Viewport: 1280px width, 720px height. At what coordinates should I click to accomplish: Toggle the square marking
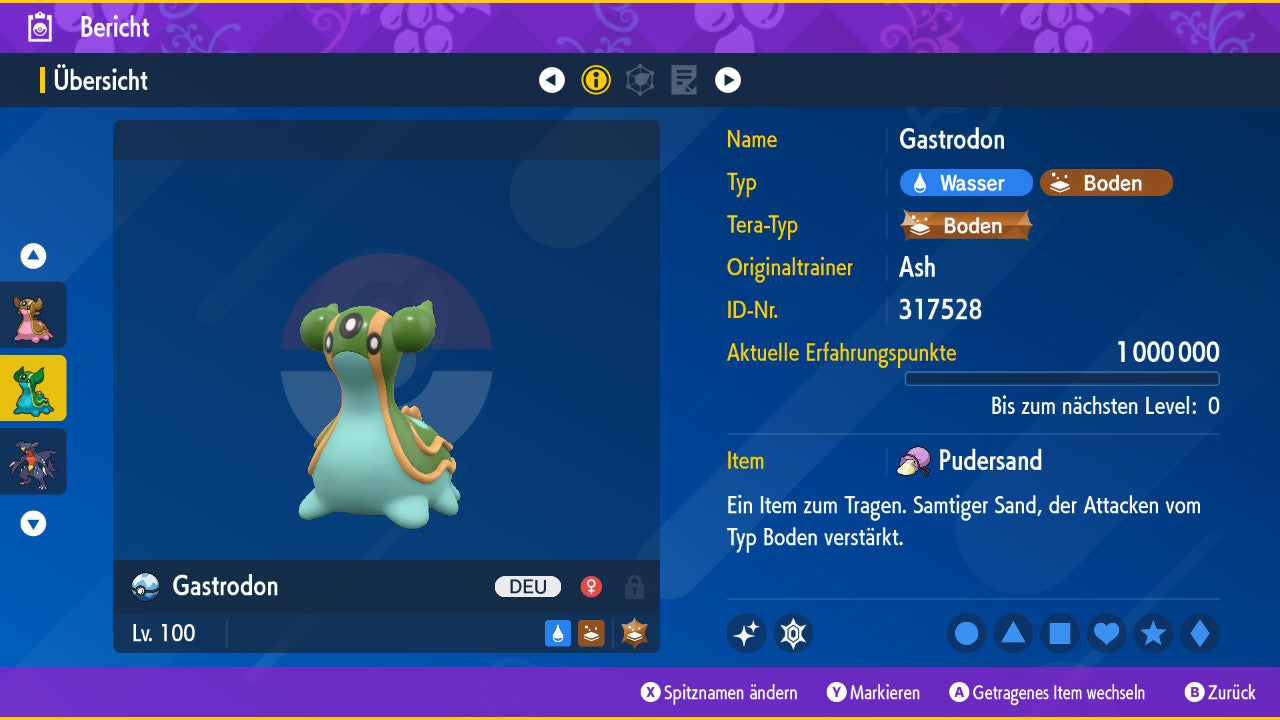1060,633
